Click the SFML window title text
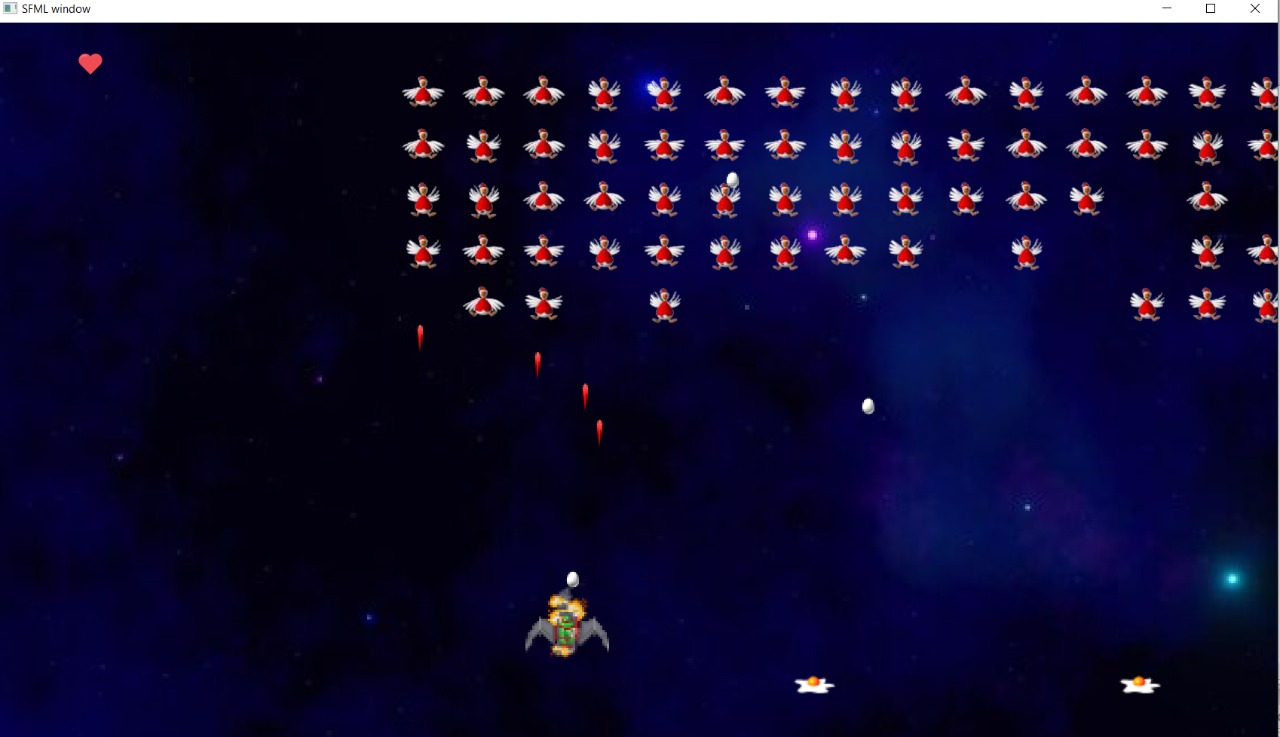The image size is (1280, 737). click(x=56, y=8)
